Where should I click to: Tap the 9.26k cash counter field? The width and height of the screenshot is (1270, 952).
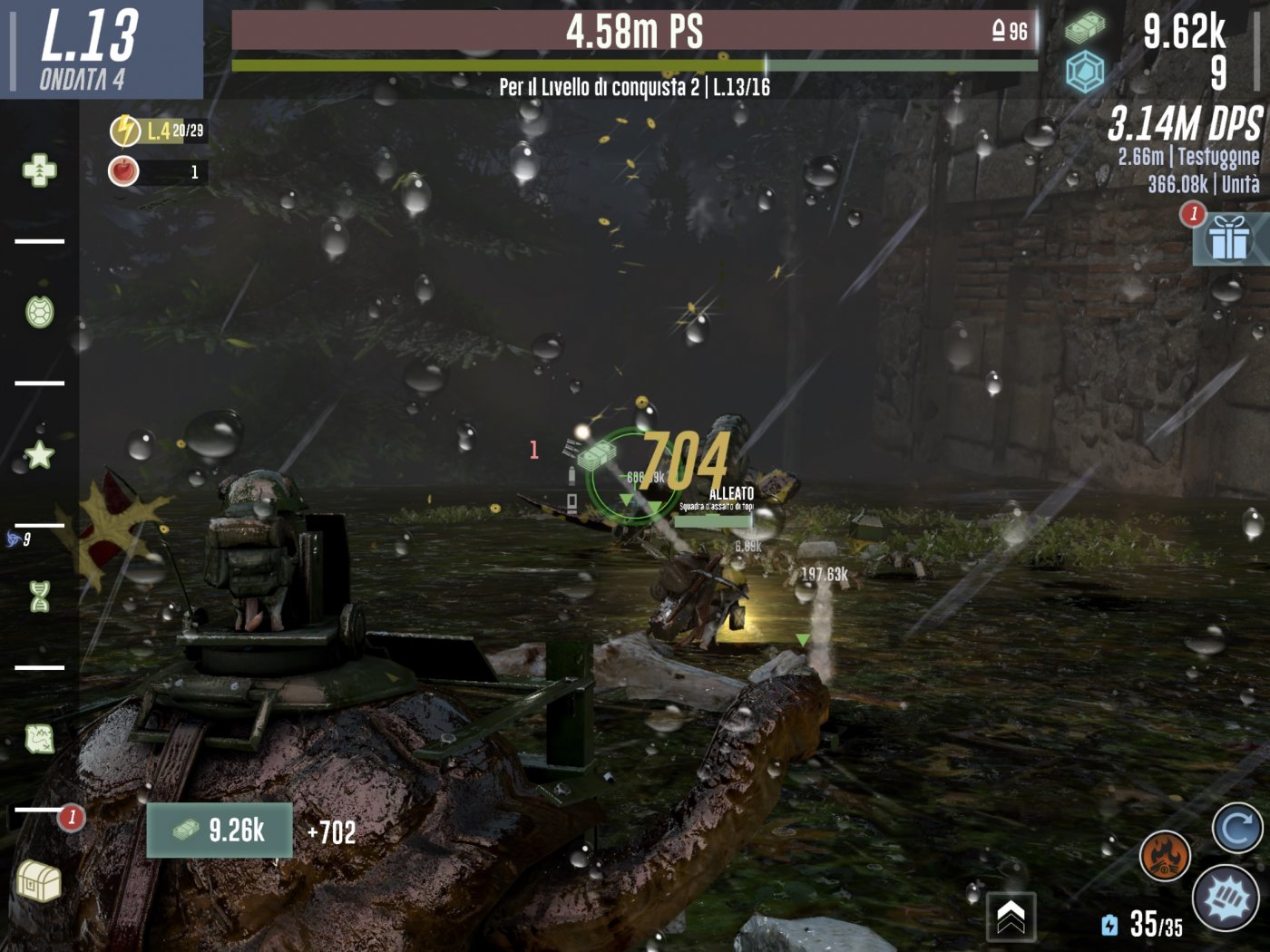[218, 831]
